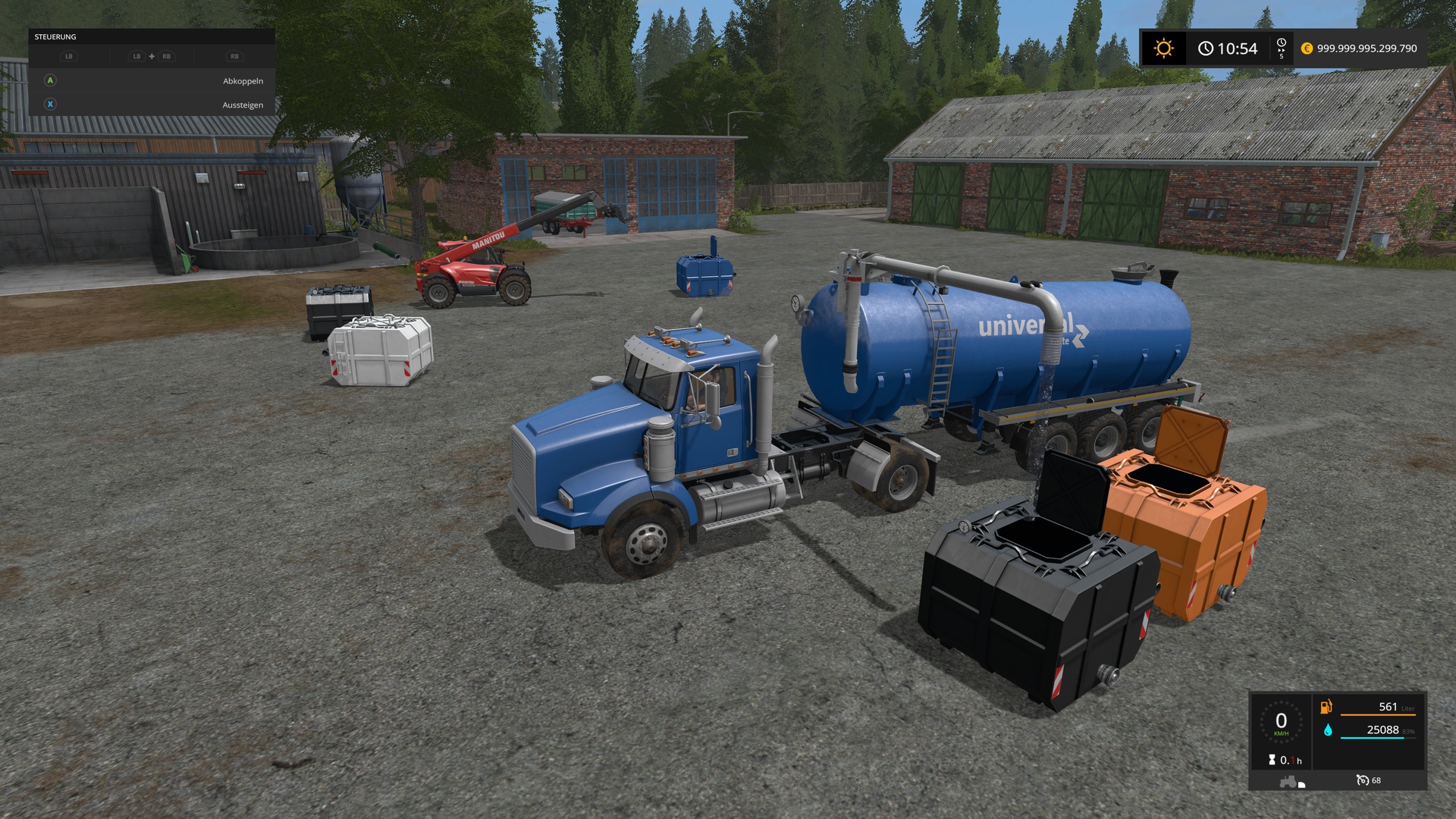The image size is (1456, 819).
Task: Select the Abkoppeln entry in the Steuerung panel
Action: pyautogui.click(x=243, y=81)
